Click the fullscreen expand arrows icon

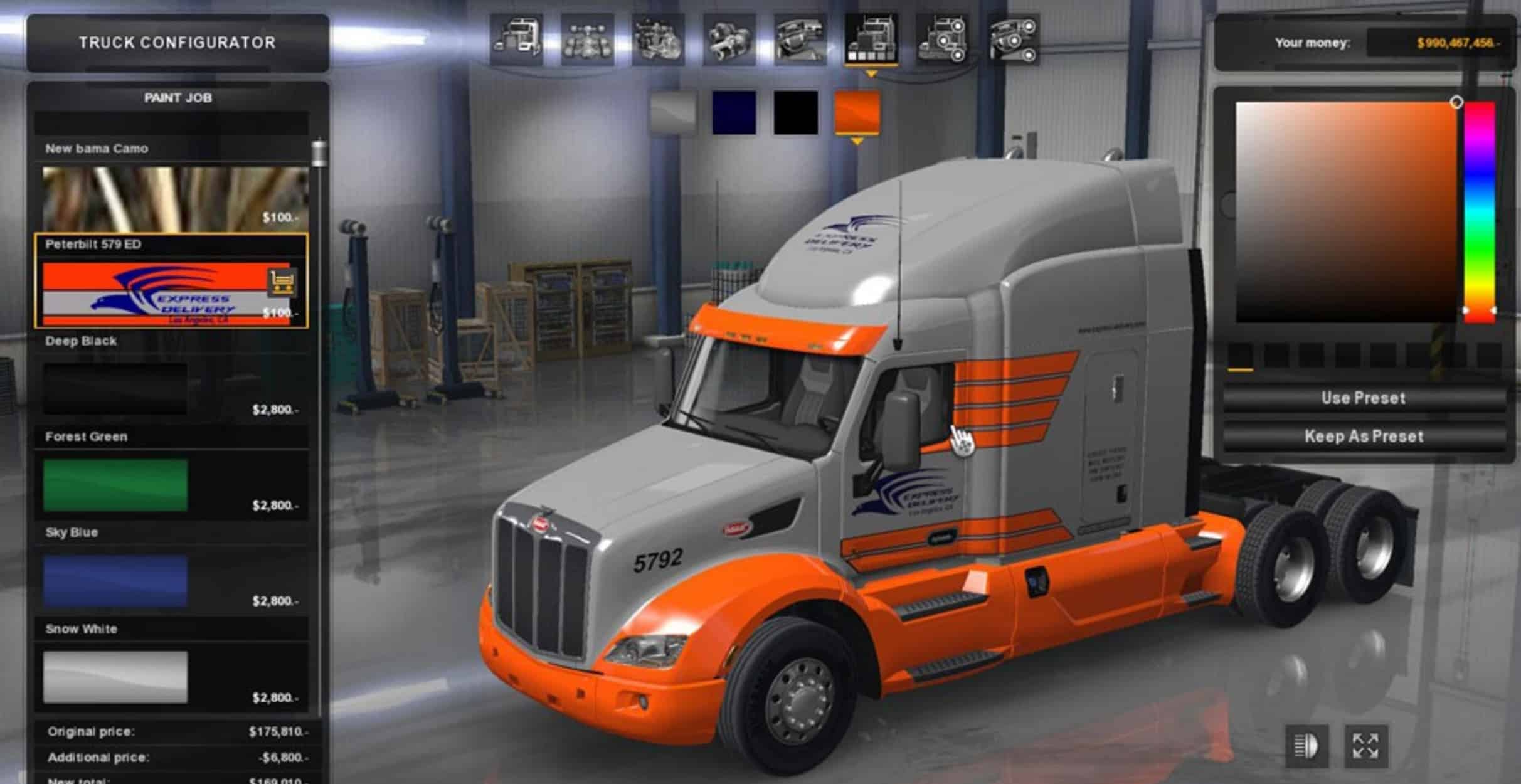(1365, 746)
